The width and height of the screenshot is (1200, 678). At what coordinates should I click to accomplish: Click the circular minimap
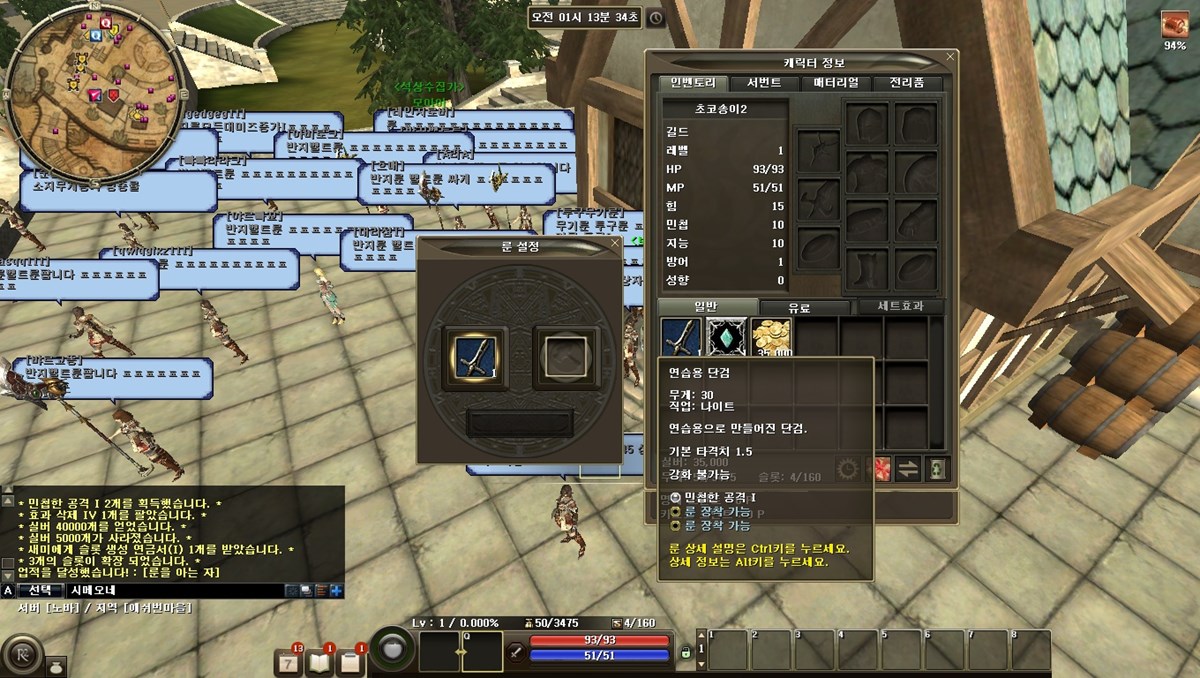pyautogui.click(x=95, y=78)
